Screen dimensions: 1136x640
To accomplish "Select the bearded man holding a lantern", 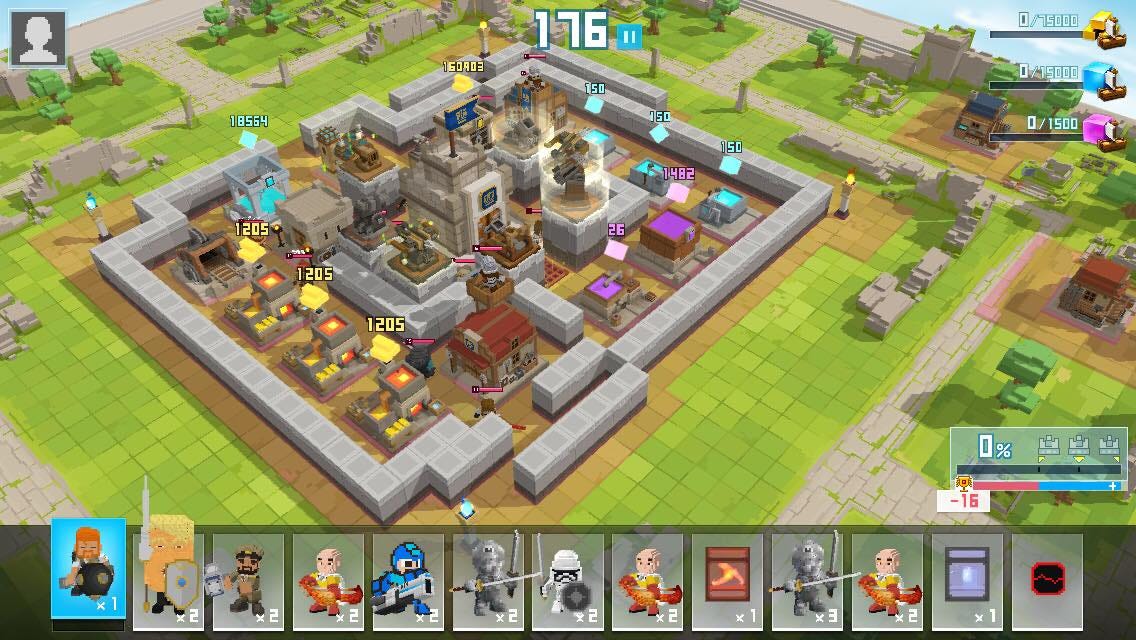I will [248, 573].
